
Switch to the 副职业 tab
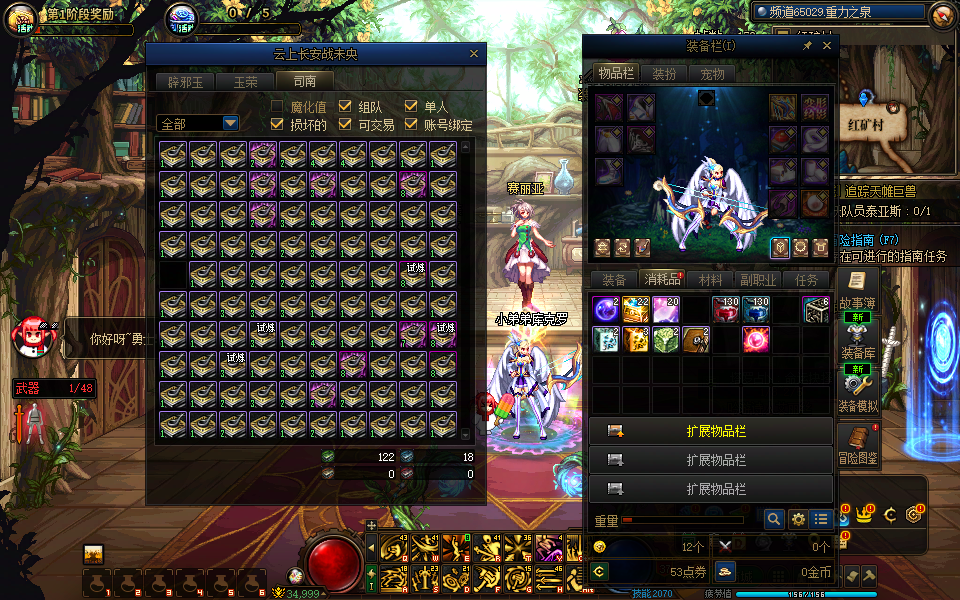pos(757,280)
